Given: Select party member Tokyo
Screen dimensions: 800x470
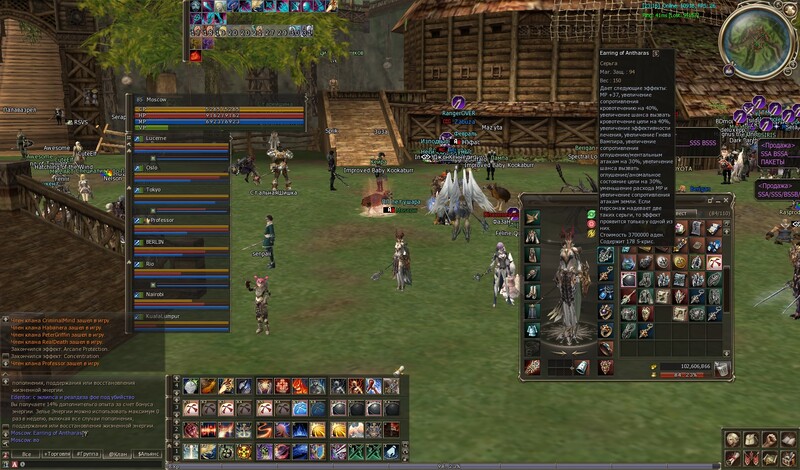Looking at the screenshot, I should click(154, 189).
